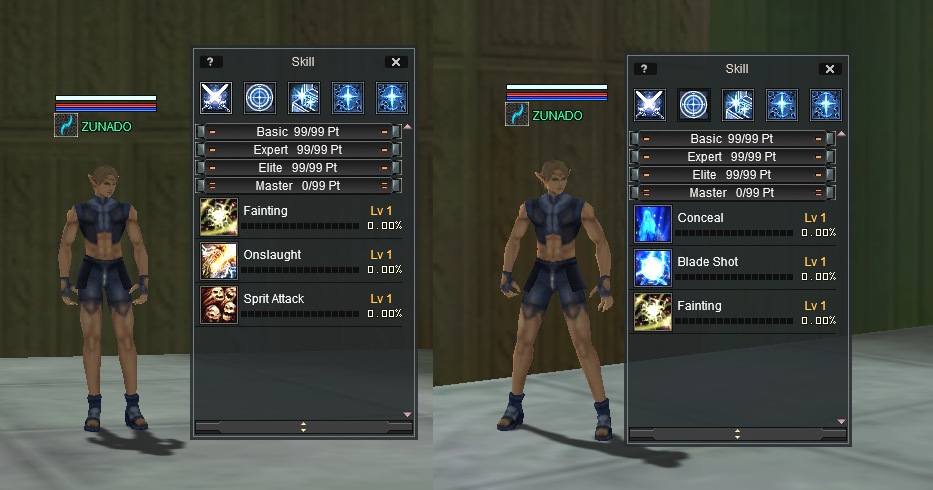The width and height of the screenshot is (933, 490).
Task: Switch to the crossed-swords tab above Conceal's list
Action: pos(650,105)
